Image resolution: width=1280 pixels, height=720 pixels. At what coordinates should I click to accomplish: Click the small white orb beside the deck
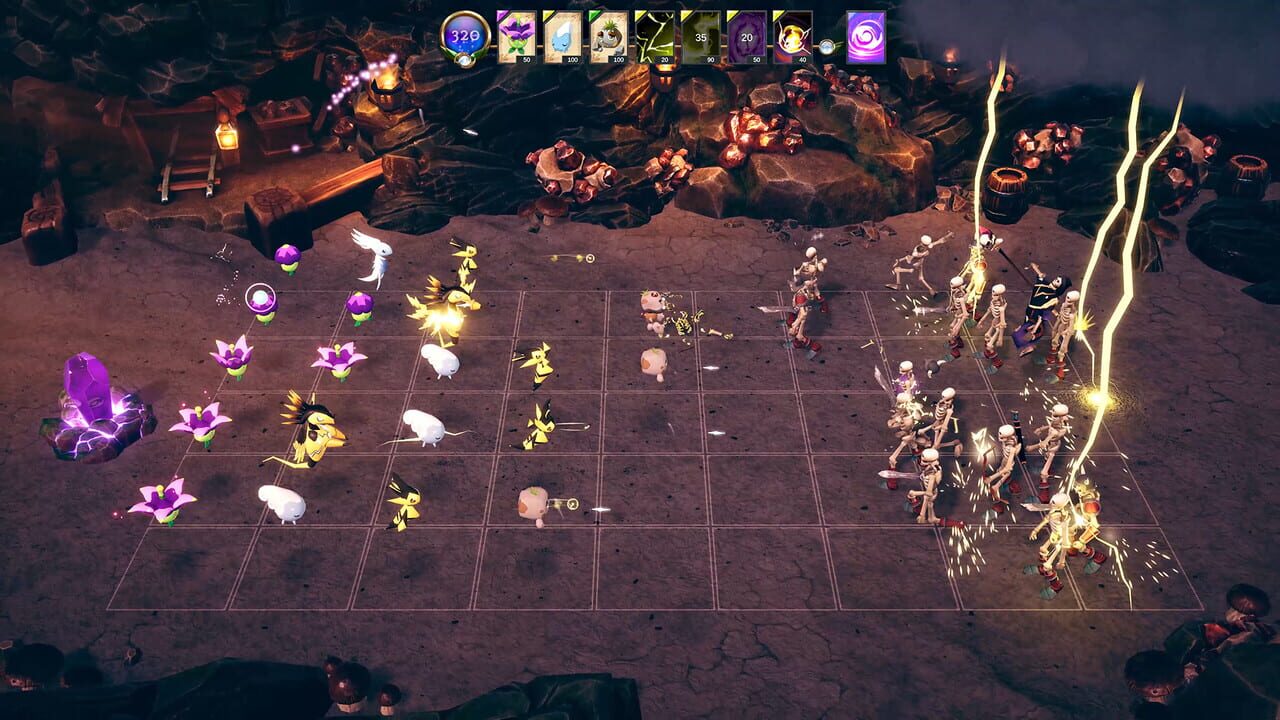[x=828, y=45]
